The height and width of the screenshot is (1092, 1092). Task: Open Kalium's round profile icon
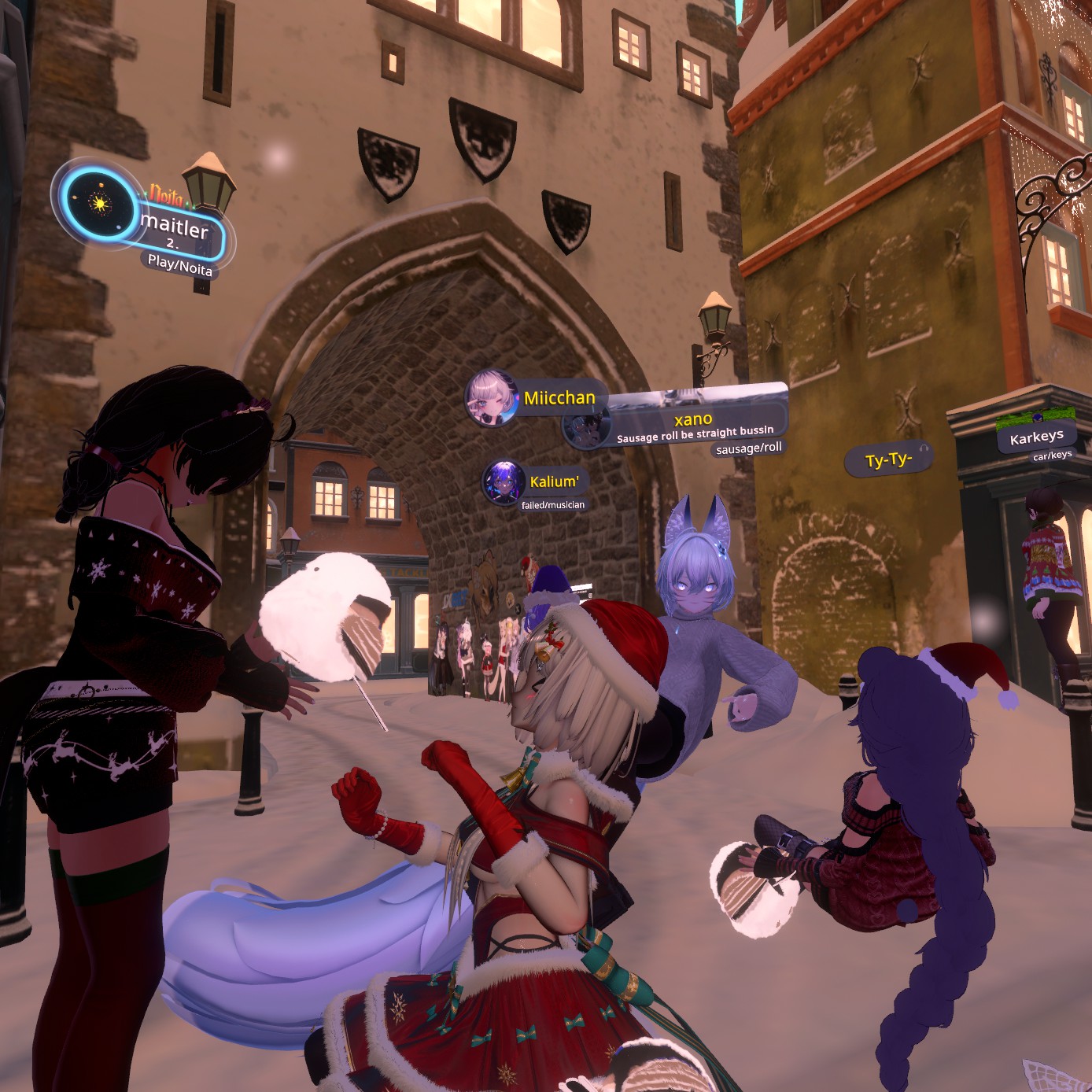coord(502,482)
